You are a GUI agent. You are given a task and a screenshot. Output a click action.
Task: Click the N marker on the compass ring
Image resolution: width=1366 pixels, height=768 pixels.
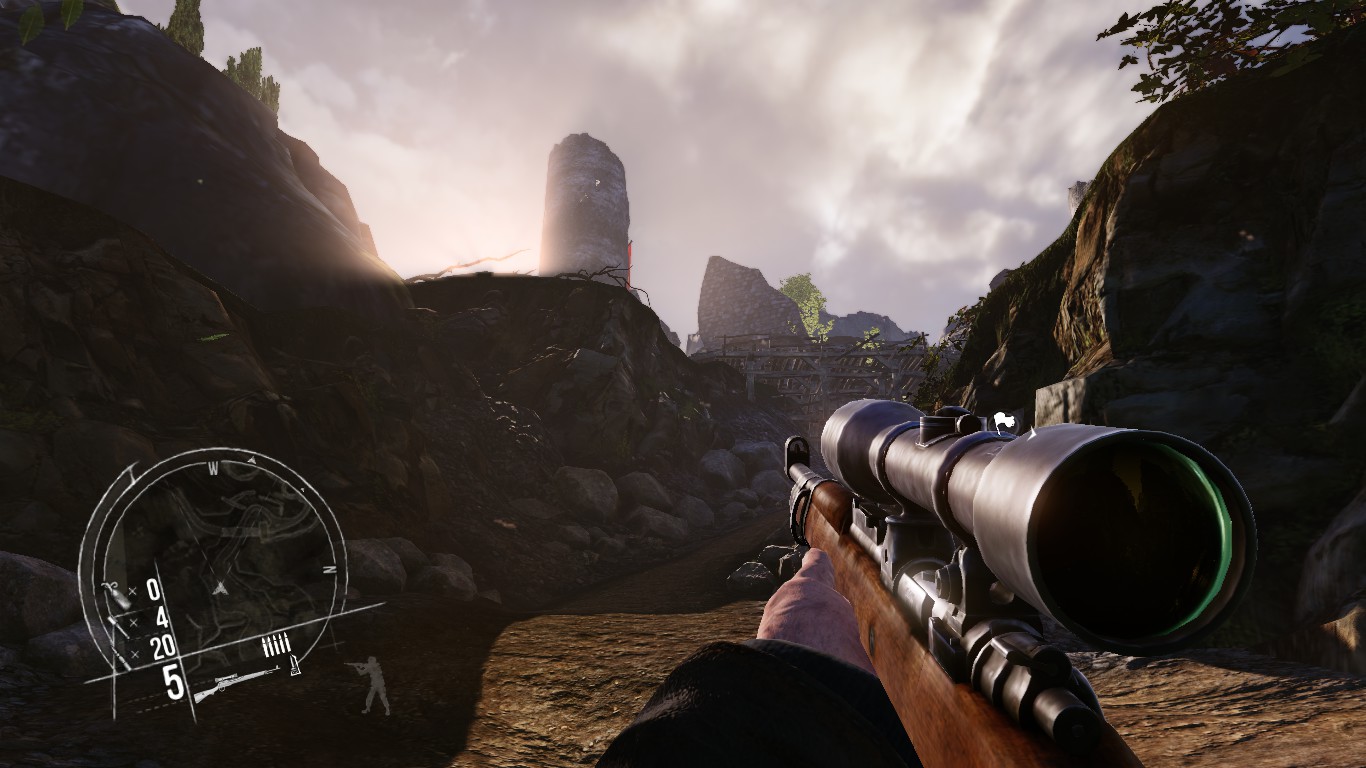pos(327,569)
